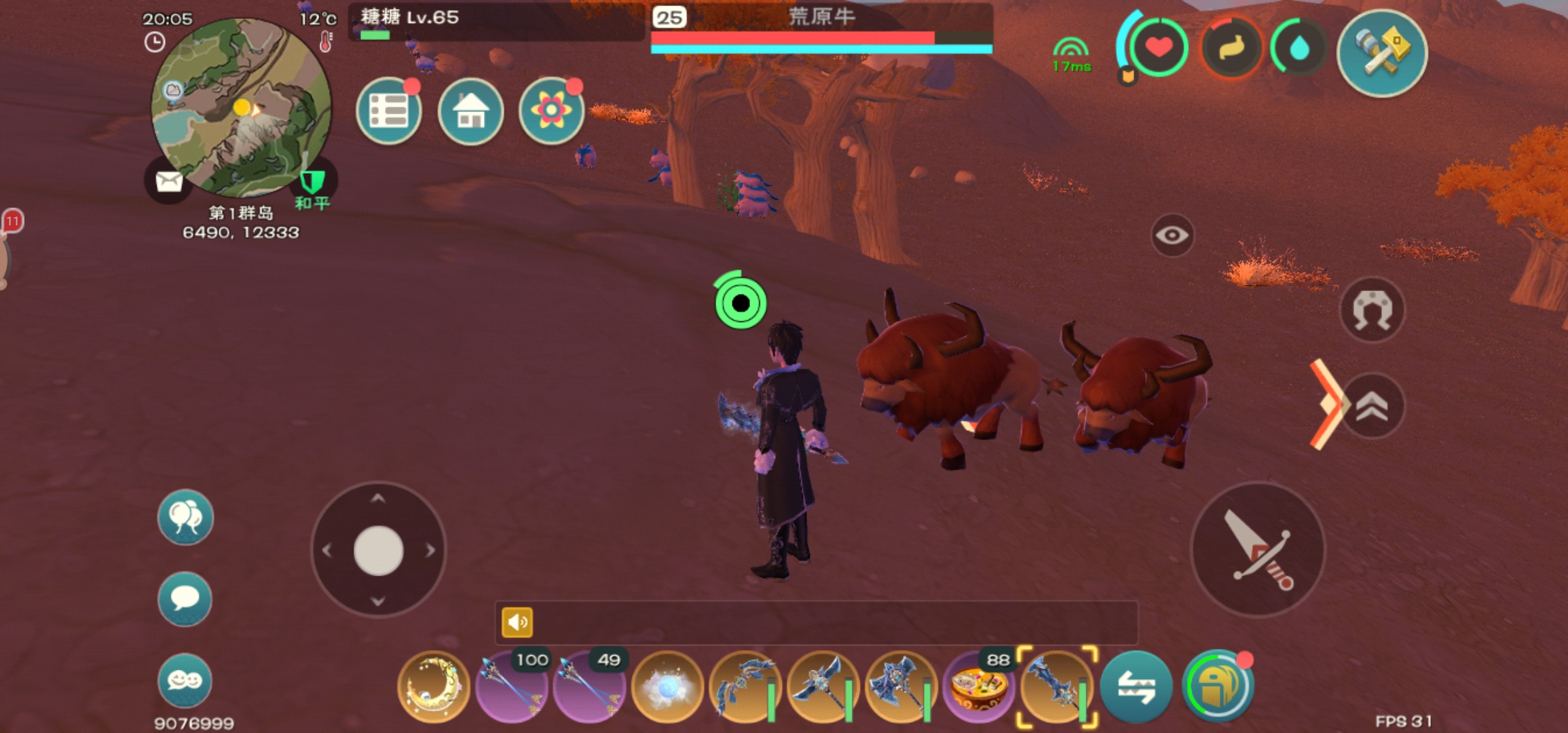Select the arrow stack of 100
Image resolution: width=1568 pixels, height=733 pixels.
click(512, 687)
